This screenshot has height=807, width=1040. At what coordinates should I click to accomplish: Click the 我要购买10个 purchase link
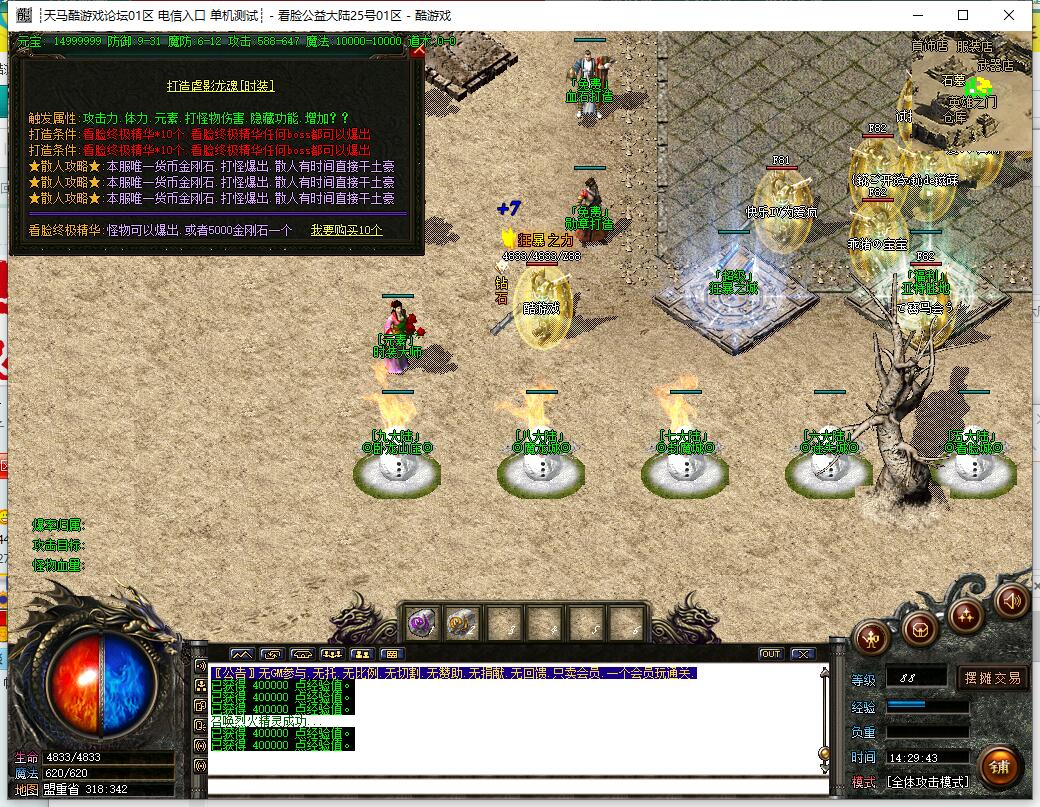pyautogui.click(x=346, y=230)
